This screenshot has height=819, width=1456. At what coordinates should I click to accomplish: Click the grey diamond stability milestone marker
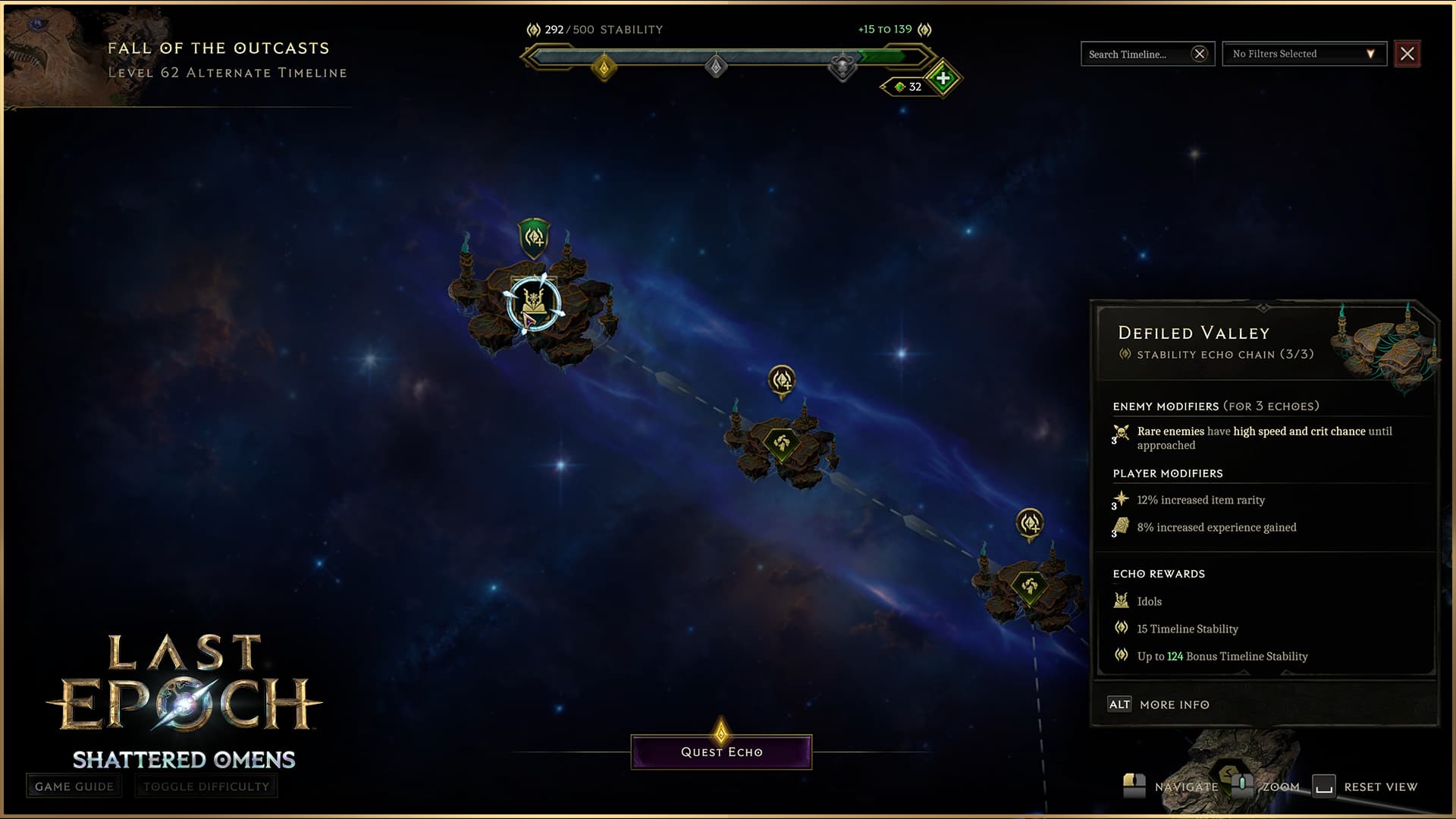pos(716,67)
